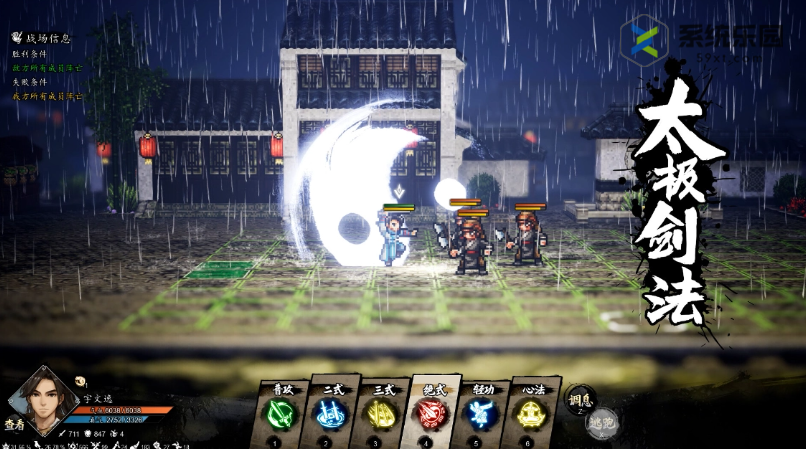This screenshot has height=449, width=806.
Task: Click the 逃跑 flee button
Action: pos(602,424)
